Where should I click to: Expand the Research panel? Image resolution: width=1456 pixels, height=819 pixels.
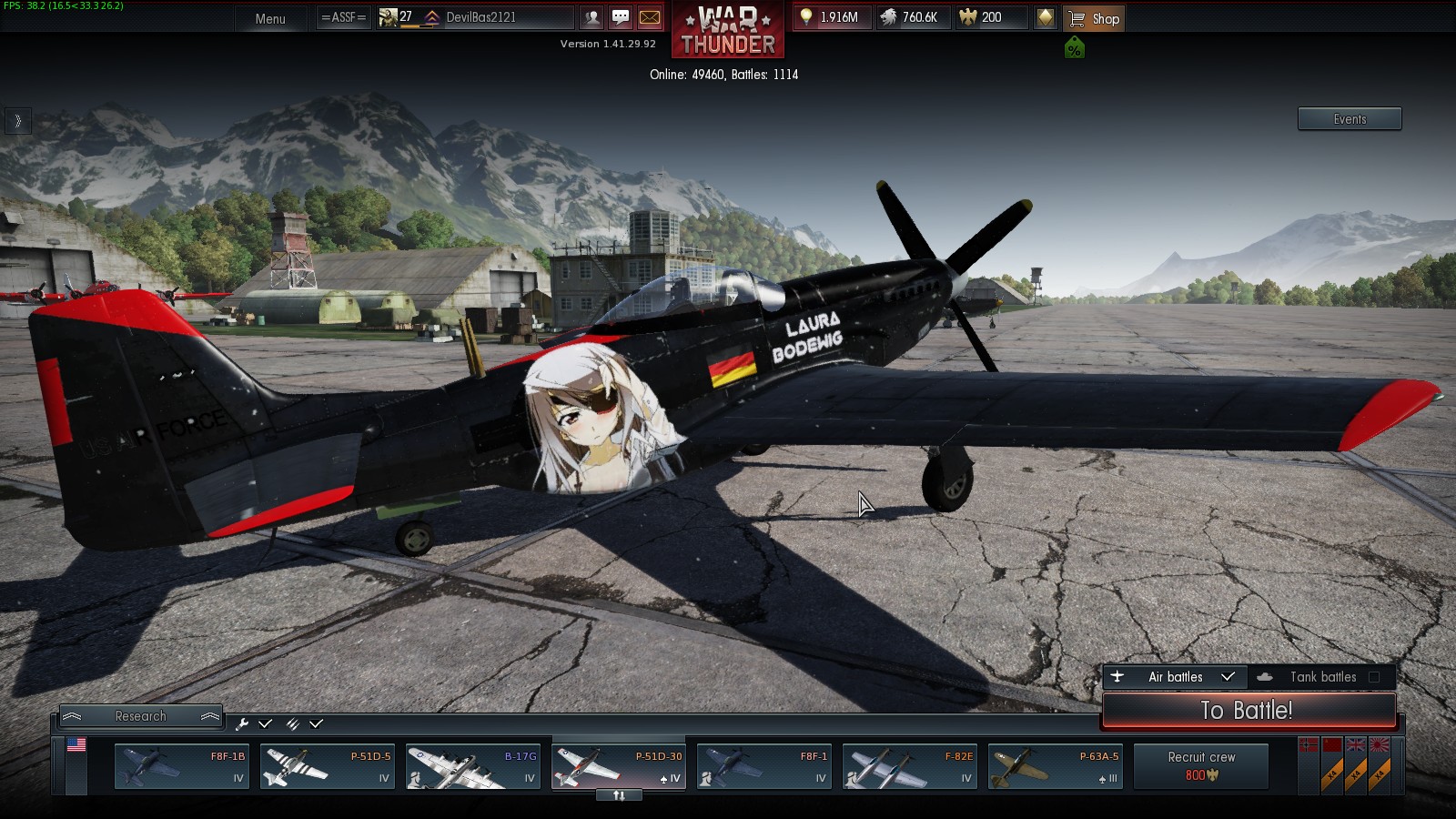[141, 716]
